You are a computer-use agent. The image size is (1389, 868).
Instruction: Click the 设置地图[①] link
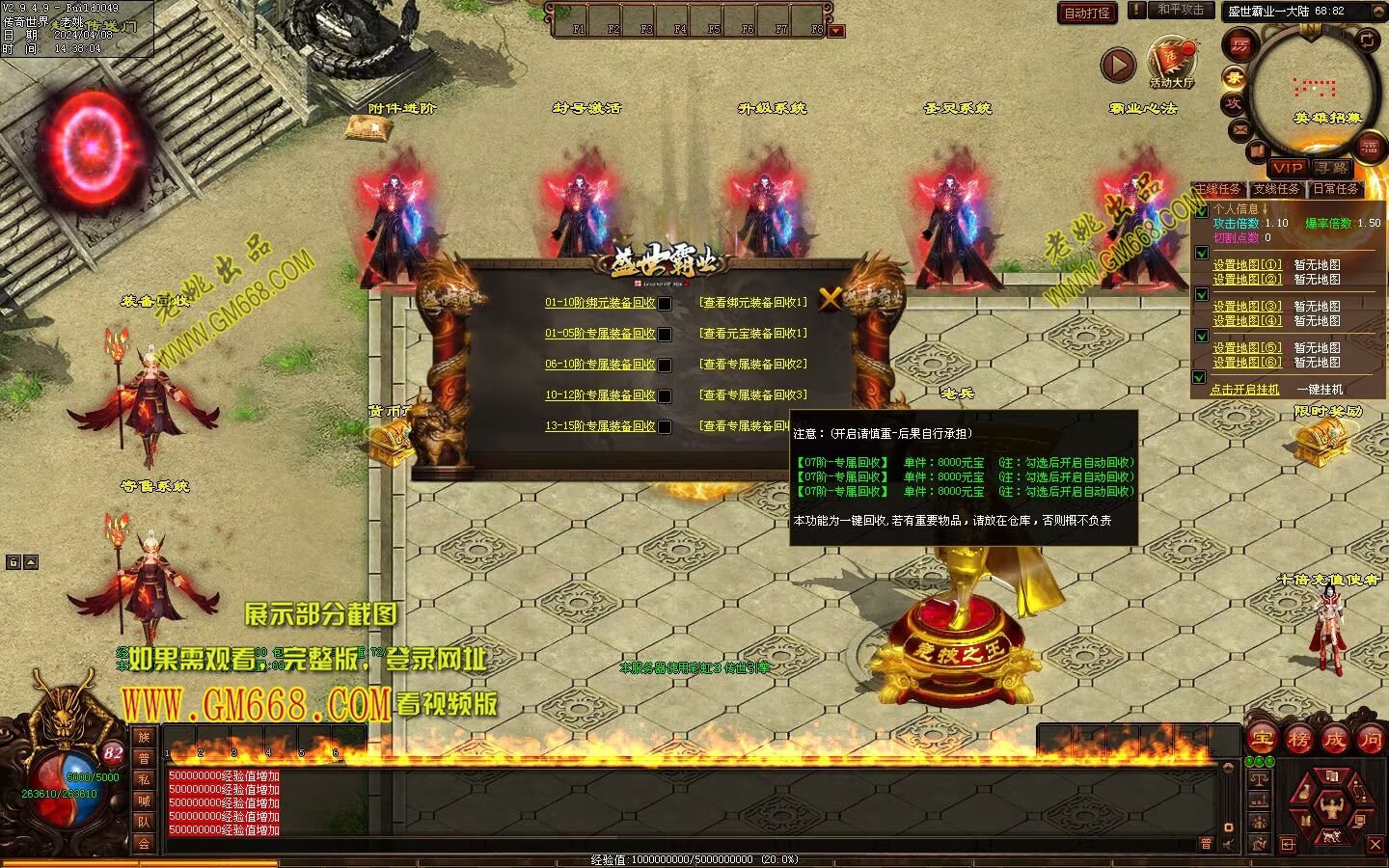1247,265
